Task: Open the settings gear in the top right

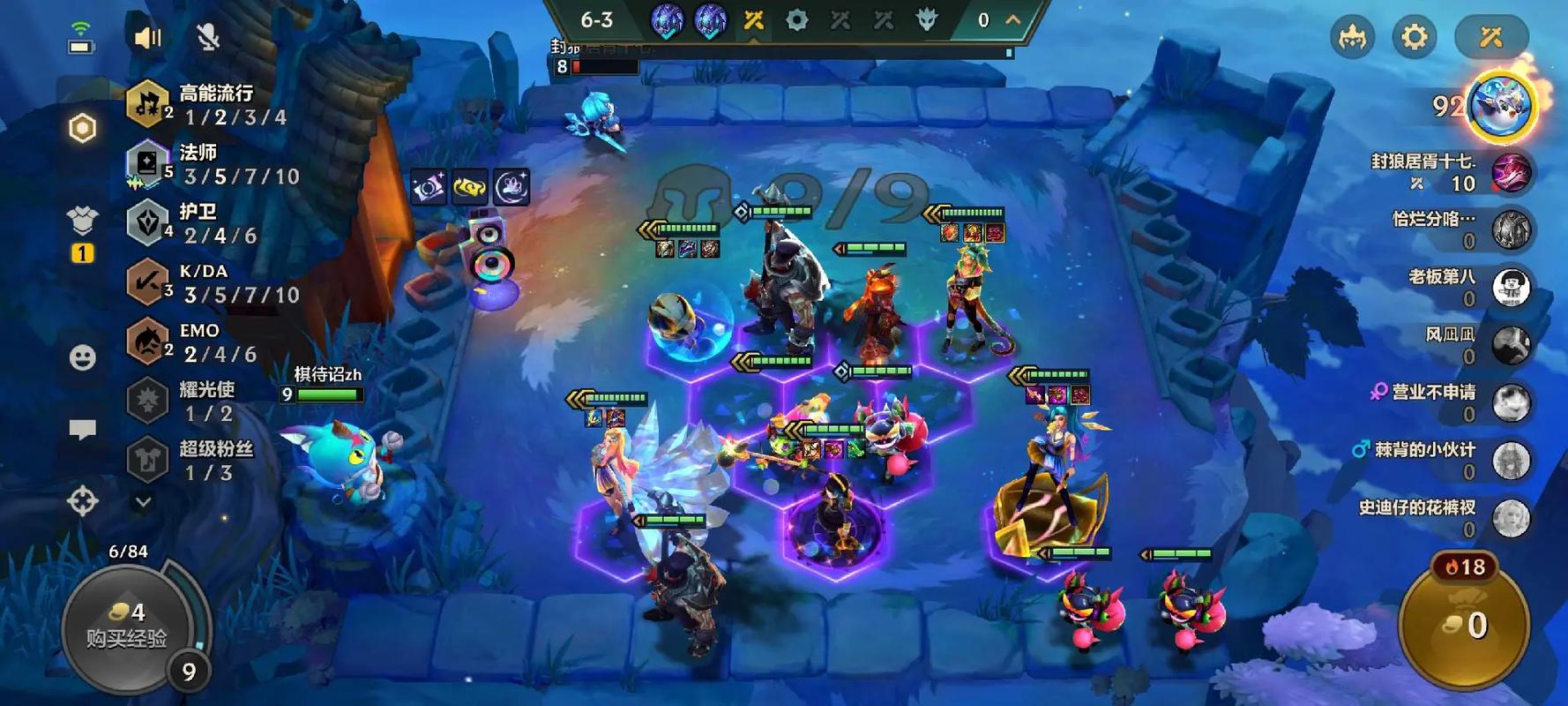Action: coord(1414,37)
